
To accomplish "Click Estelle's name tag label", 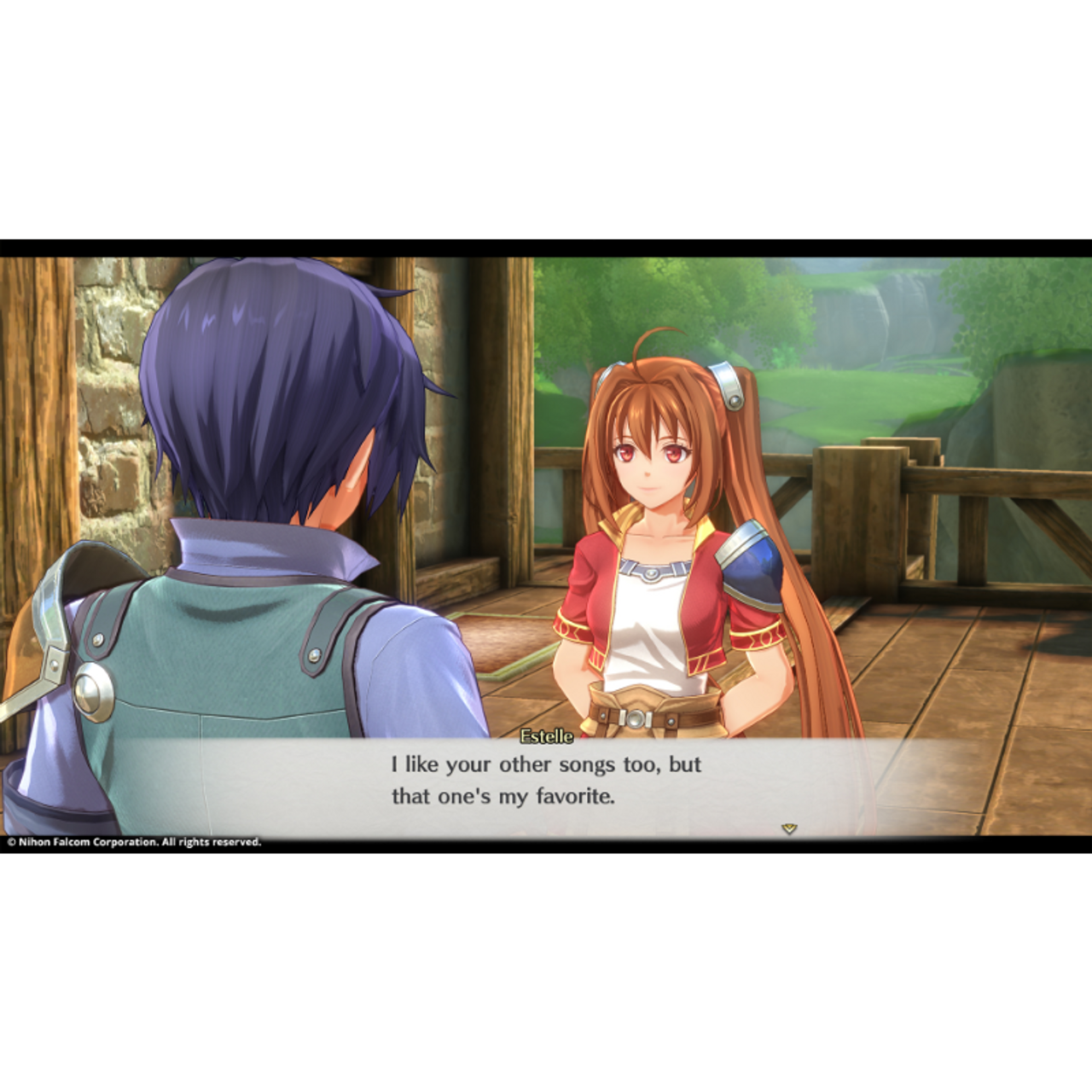I will click(547, 734).
